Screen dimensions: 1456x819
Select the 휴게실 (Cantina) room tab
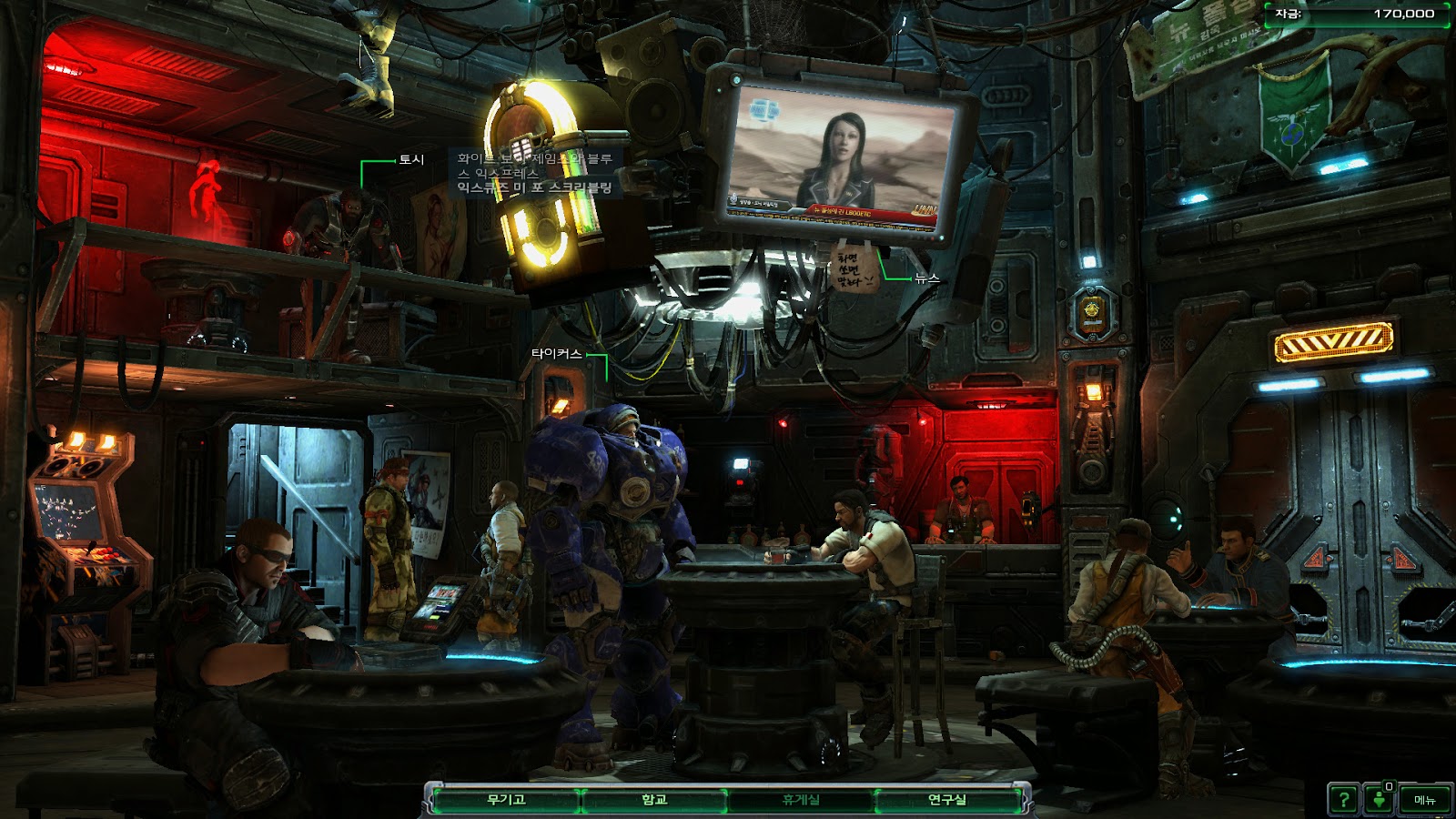click(801, 800)
